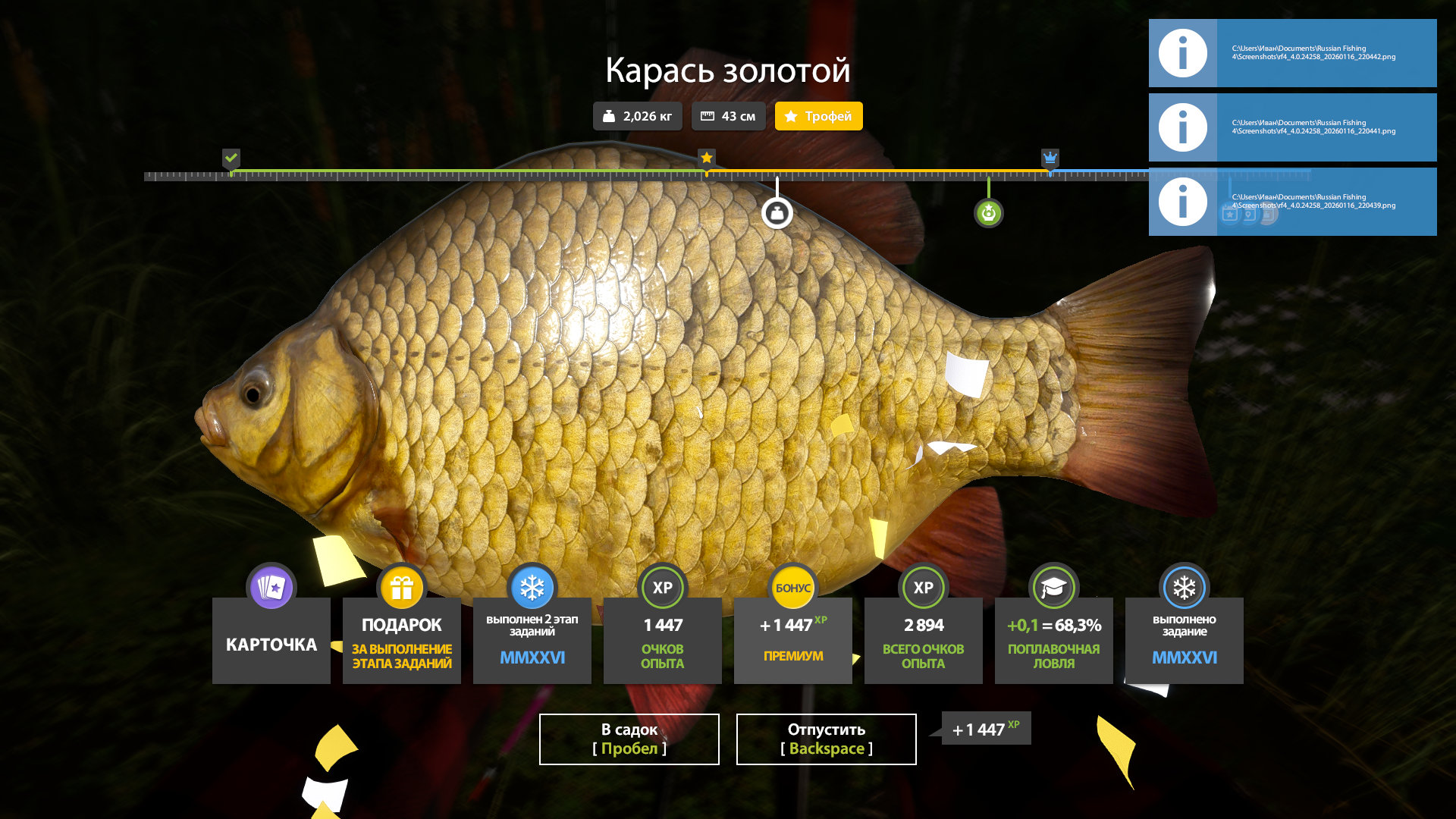This screenshot has height=819, width=1456.
Task: Select the Бонус premium icon
Action: [792, 587]
